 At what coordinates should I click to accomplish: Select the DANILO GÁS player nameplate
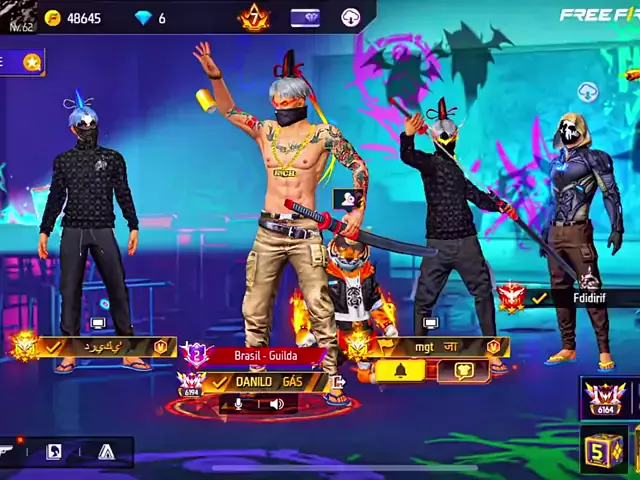268,382
